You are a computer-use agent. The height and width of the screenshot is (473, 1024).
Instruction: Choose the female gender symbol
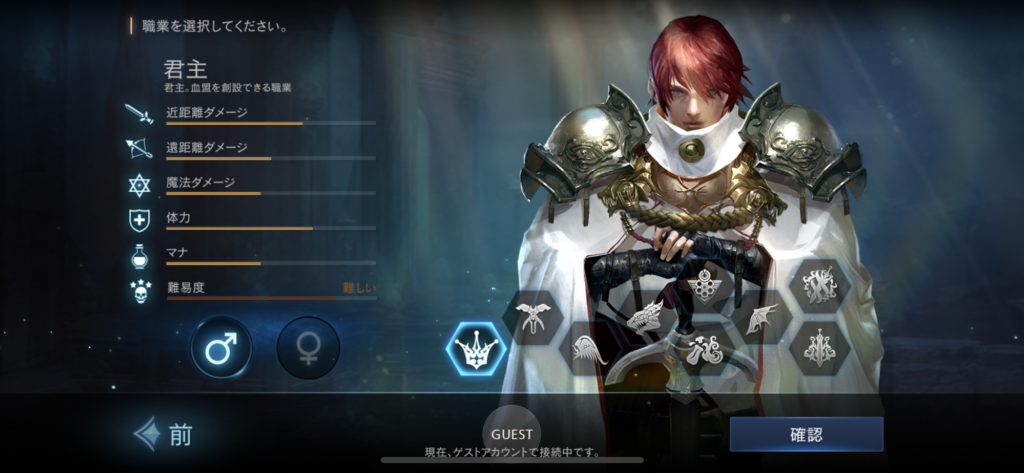click(307, 348)
